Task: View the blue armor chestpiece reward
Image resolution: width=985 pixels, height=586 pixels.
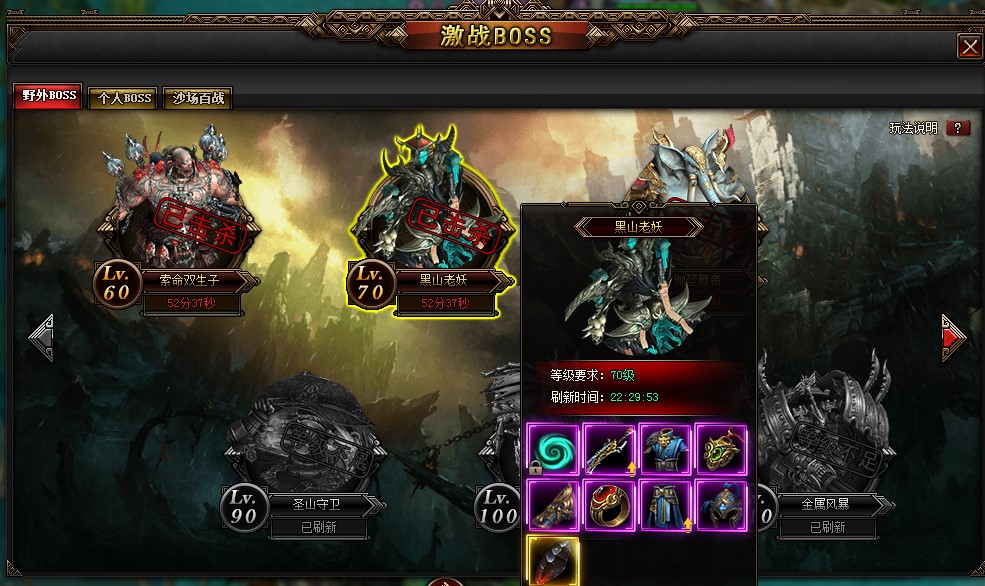Action: coord(665,449)
